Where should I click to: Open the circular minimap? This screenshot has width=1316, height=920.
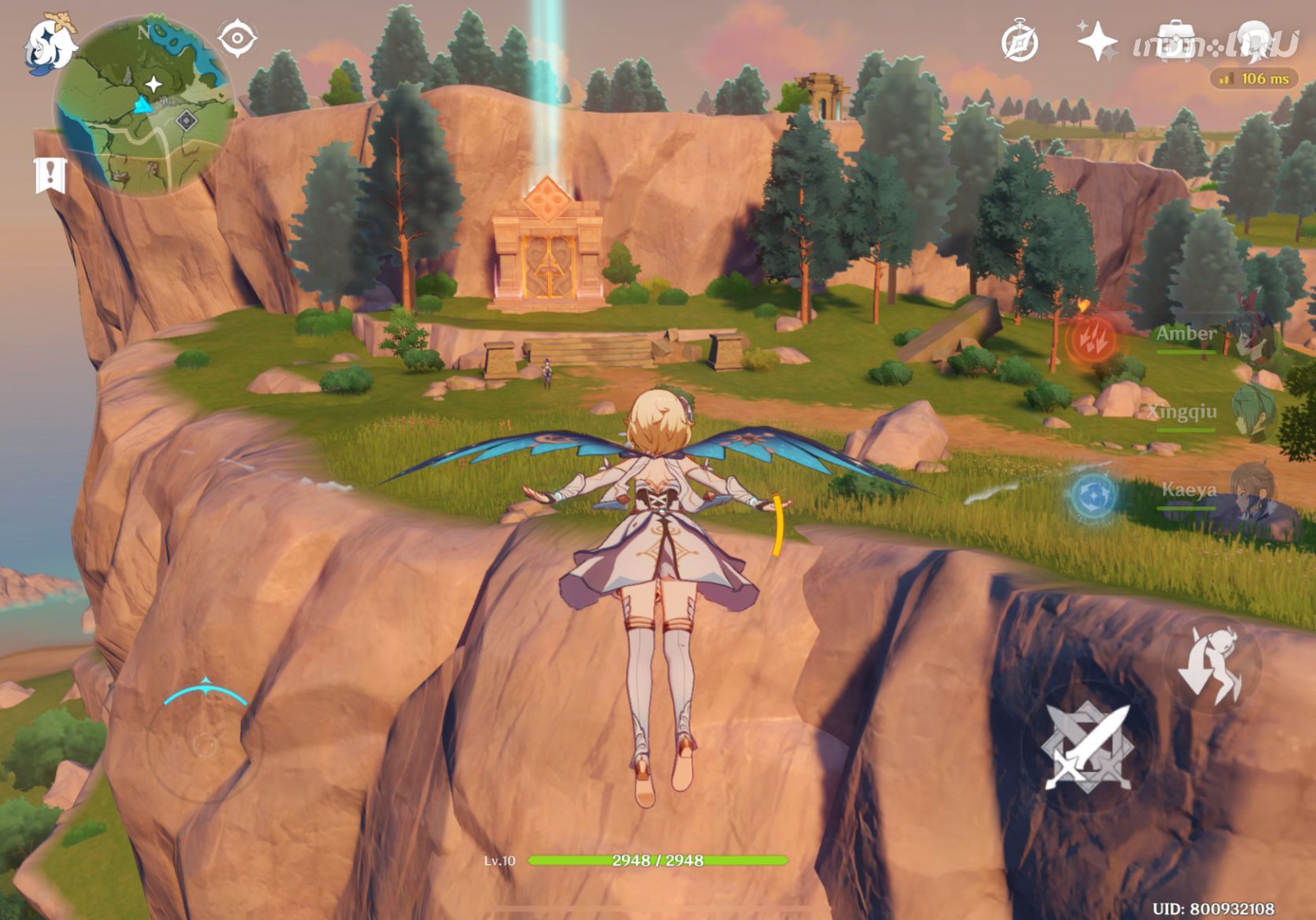click(145, 107)
